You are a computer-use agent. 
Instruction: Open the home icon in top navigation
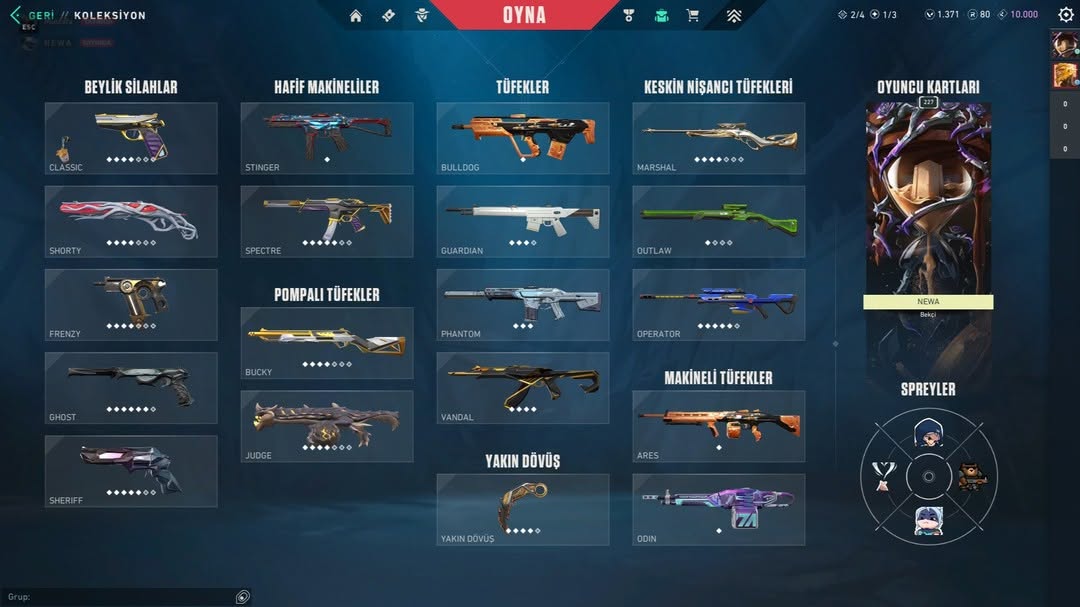356,15
